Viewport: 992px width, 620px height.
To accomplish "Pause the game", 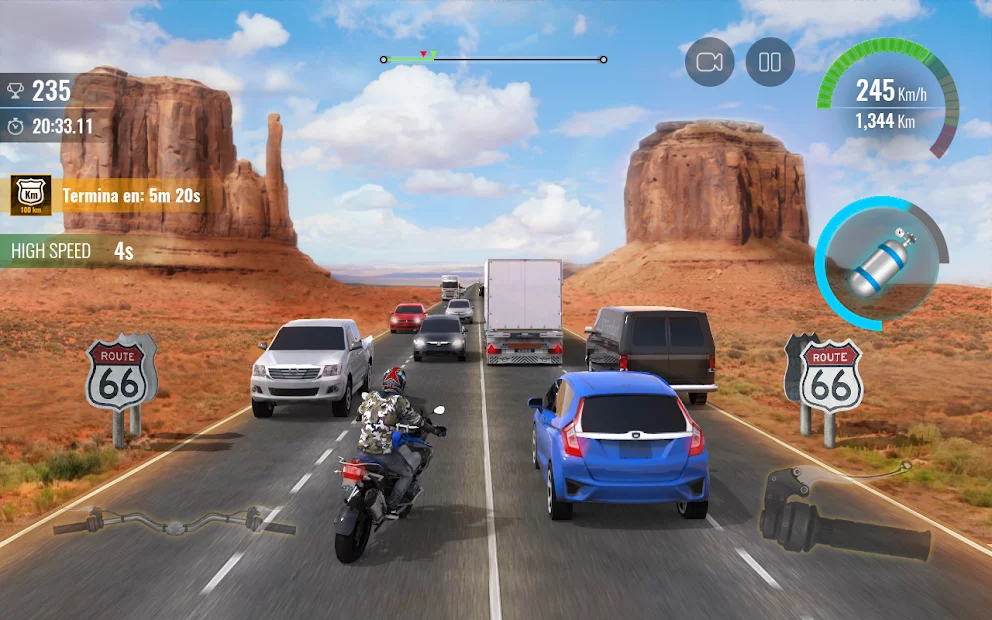I will tap(769, 62).
